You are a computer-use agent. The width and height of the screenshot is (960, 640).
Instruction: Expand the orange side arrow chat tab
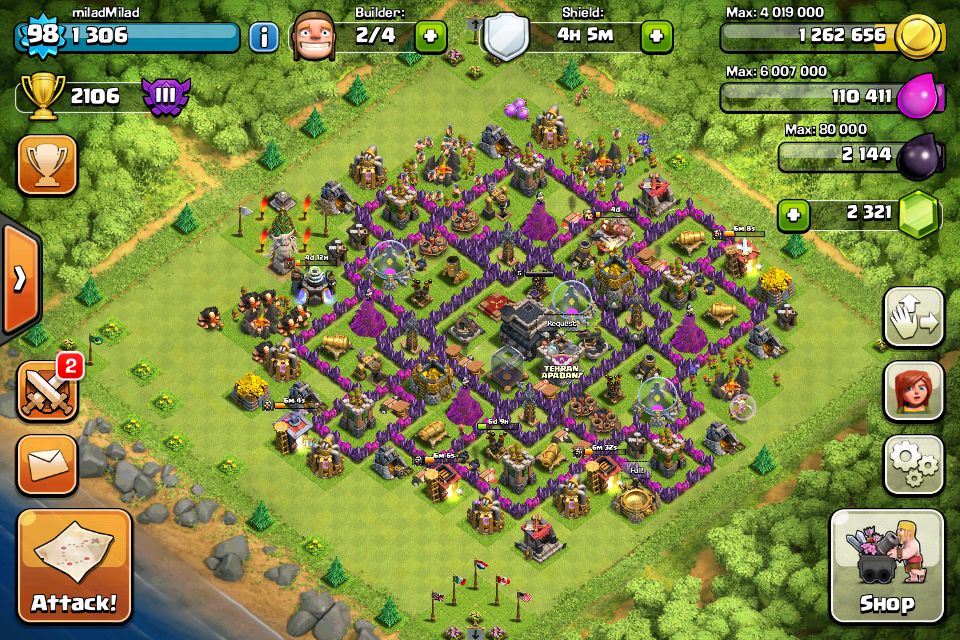[x=18, y=278]
